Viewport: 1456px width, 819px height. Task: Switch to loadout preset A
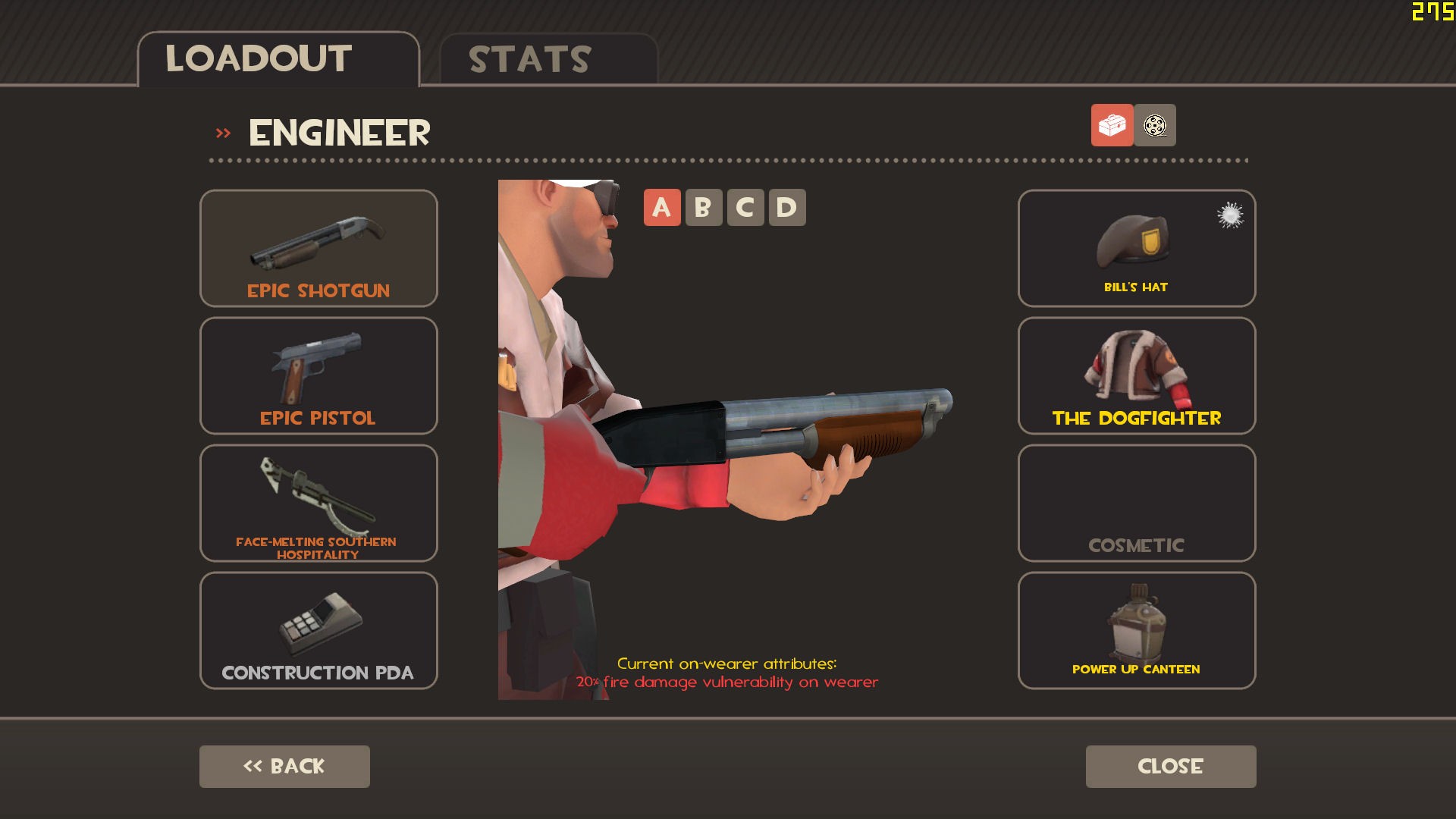pyautogui.click(x=661, y=206)
